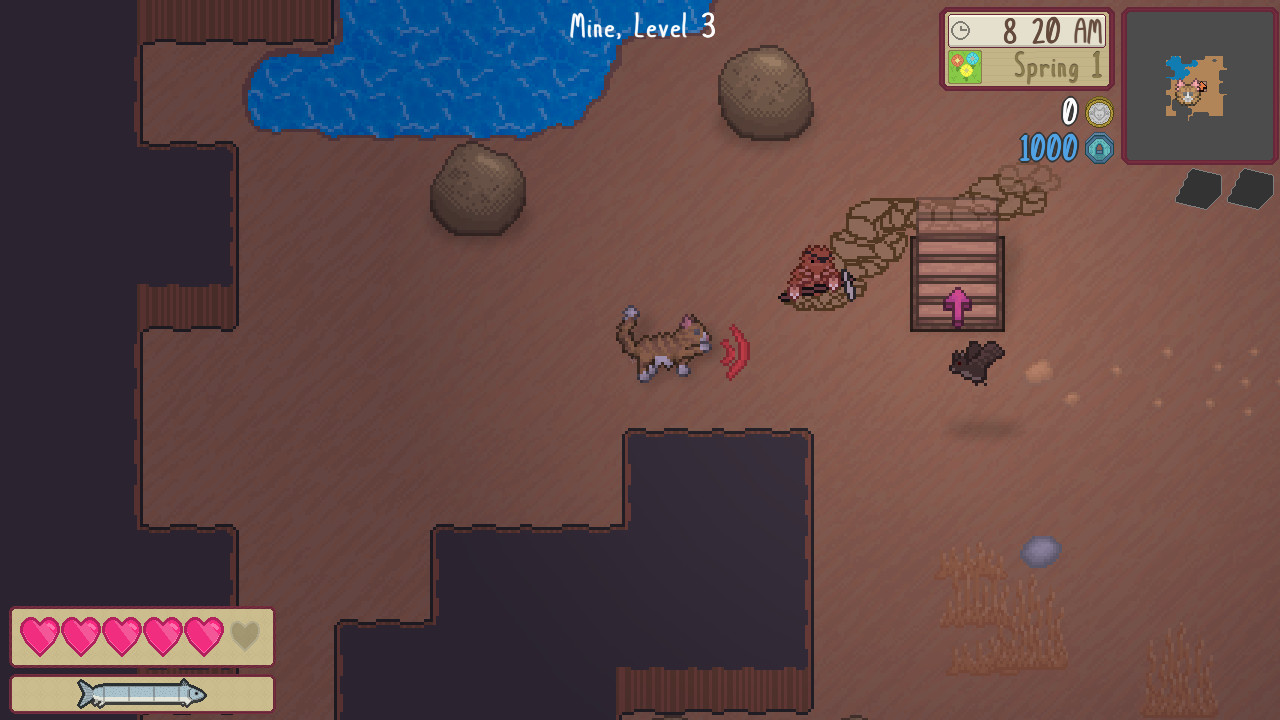Click the blue 1000 gem counter
The width and height of the screenshot is (1280, 720).
[1046, 148]
